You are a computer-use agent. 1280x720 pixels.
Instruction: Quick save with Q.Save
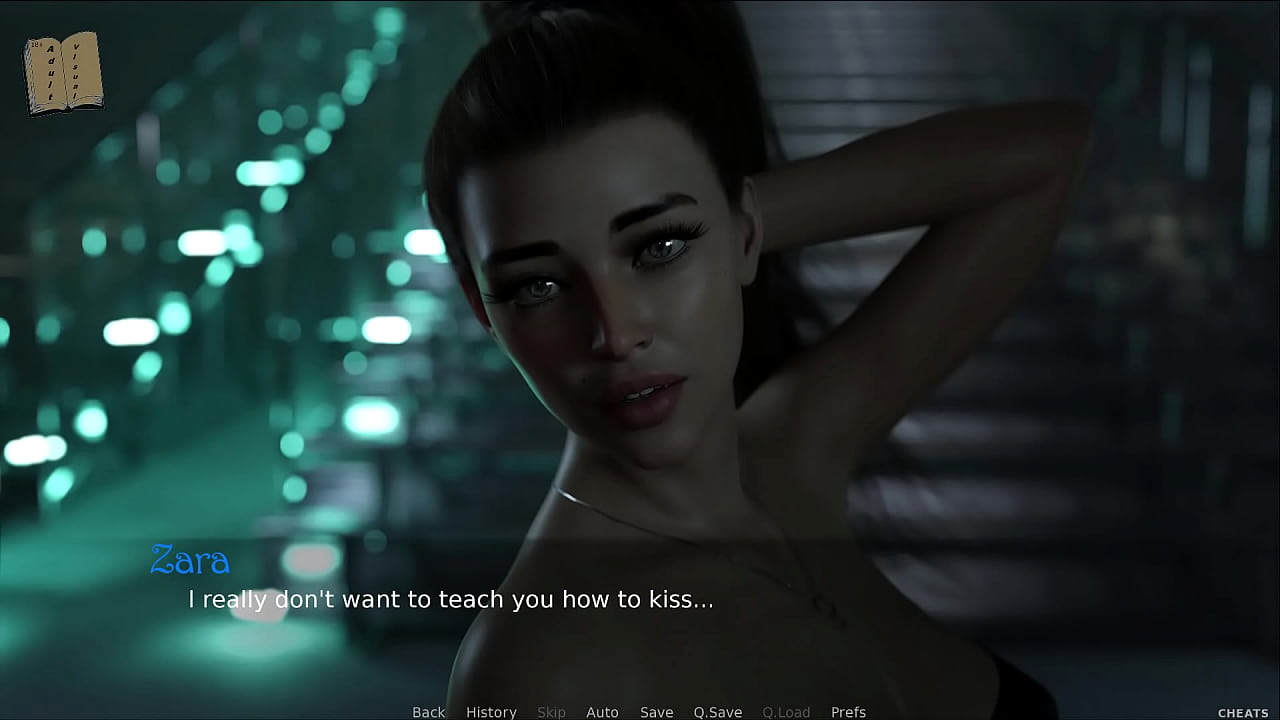(x=717, y=712)
